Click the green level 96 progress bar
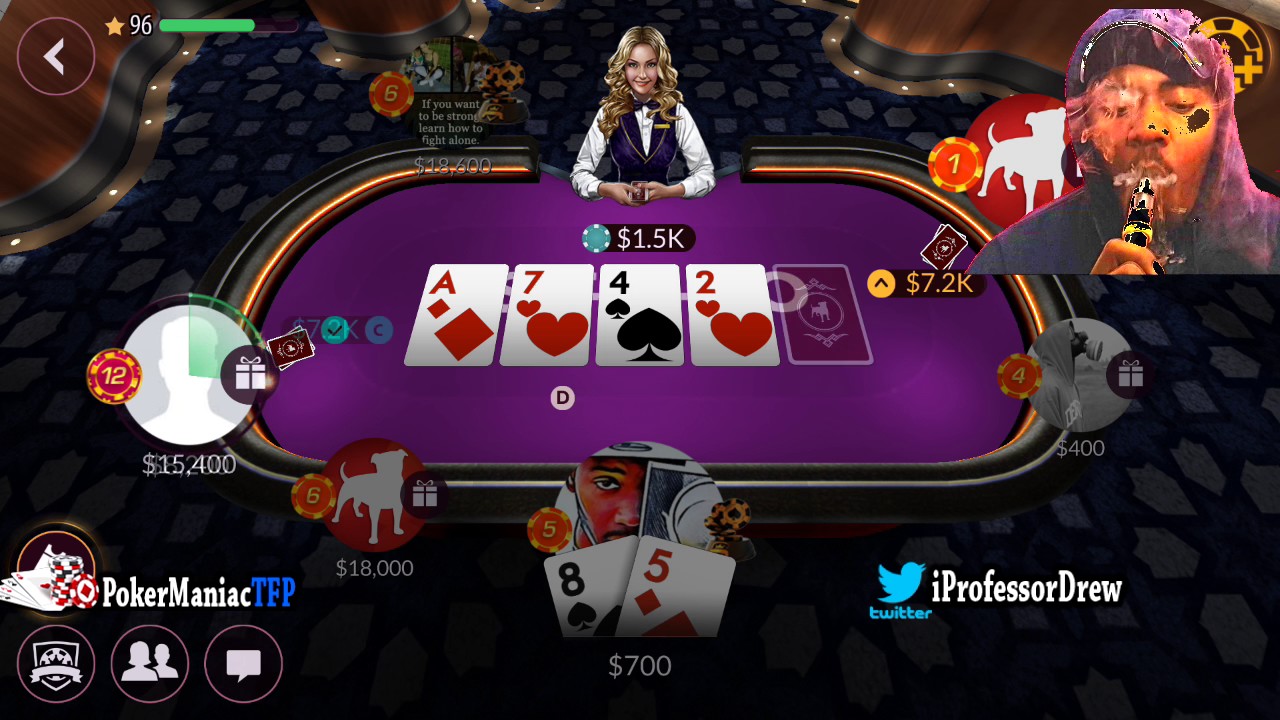This screenshot has height=720, width=1280. pos(206,27)
